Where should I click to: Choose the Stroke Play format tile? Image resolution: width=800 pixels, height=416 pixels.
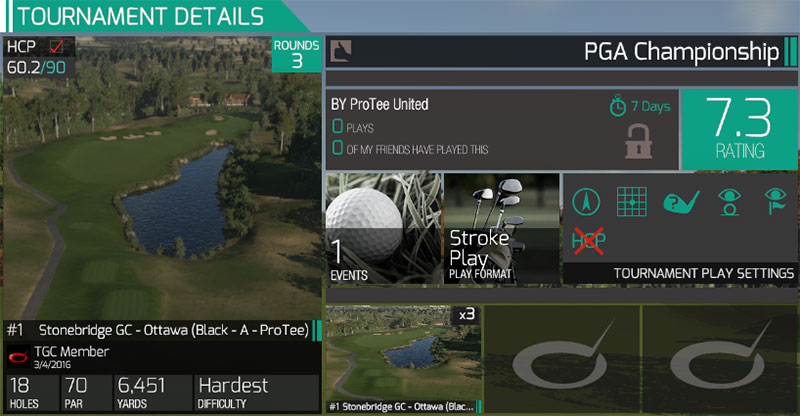(x=501, y=229)
